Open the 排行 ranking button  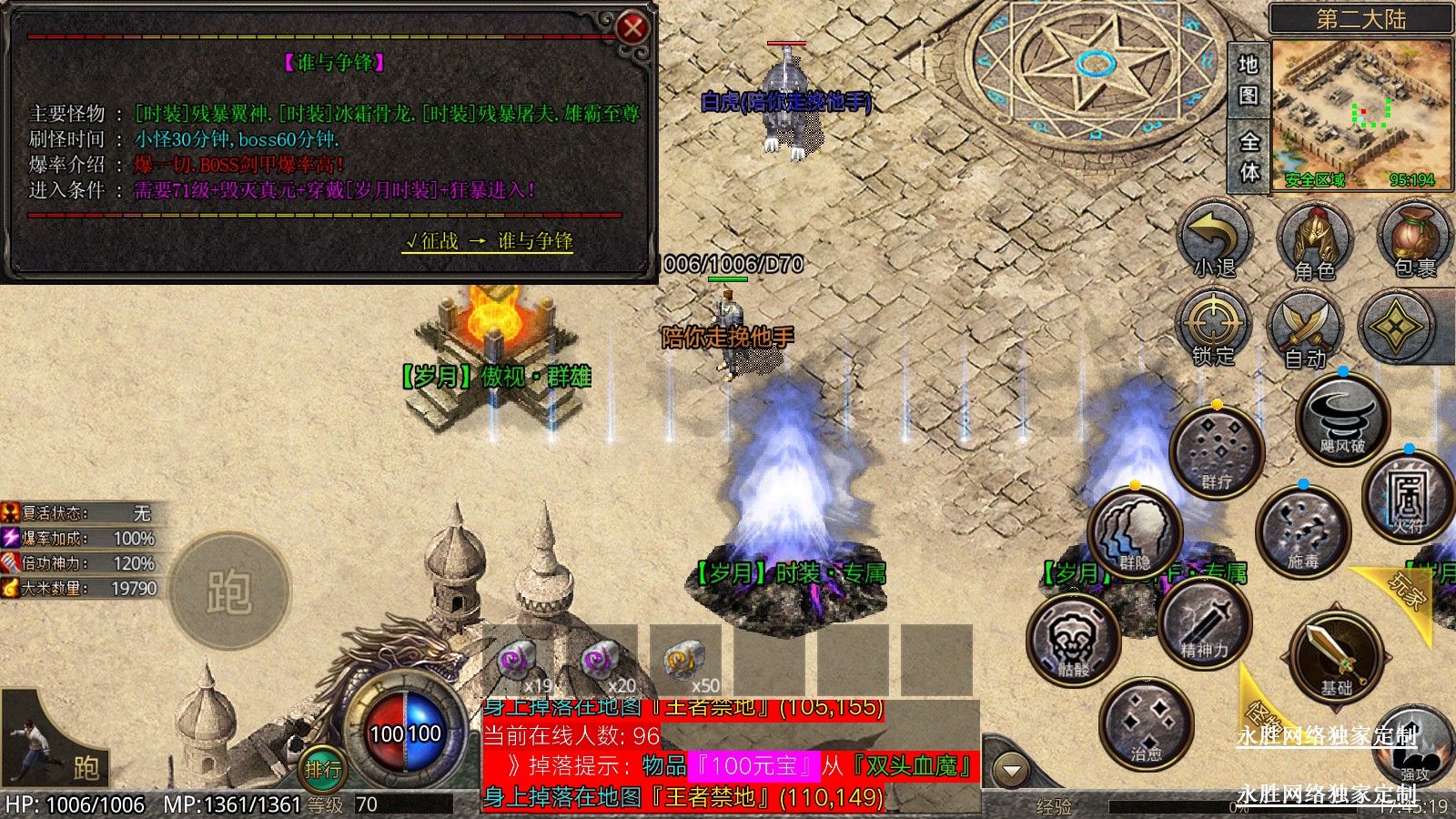322,770
